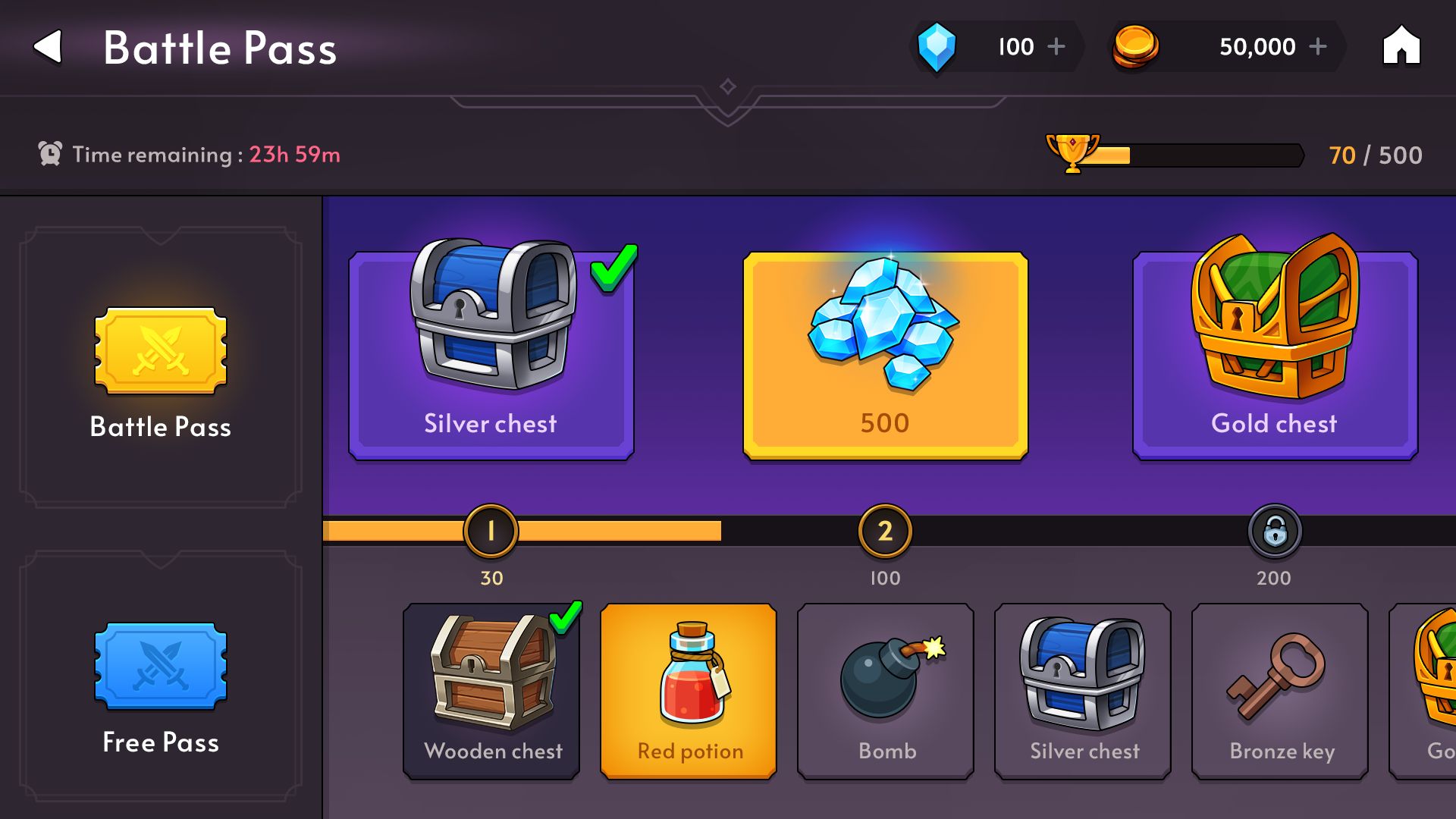Screen dimensions: 1456x819
Task: Add more blue gems
Action: coord(1056,47)
